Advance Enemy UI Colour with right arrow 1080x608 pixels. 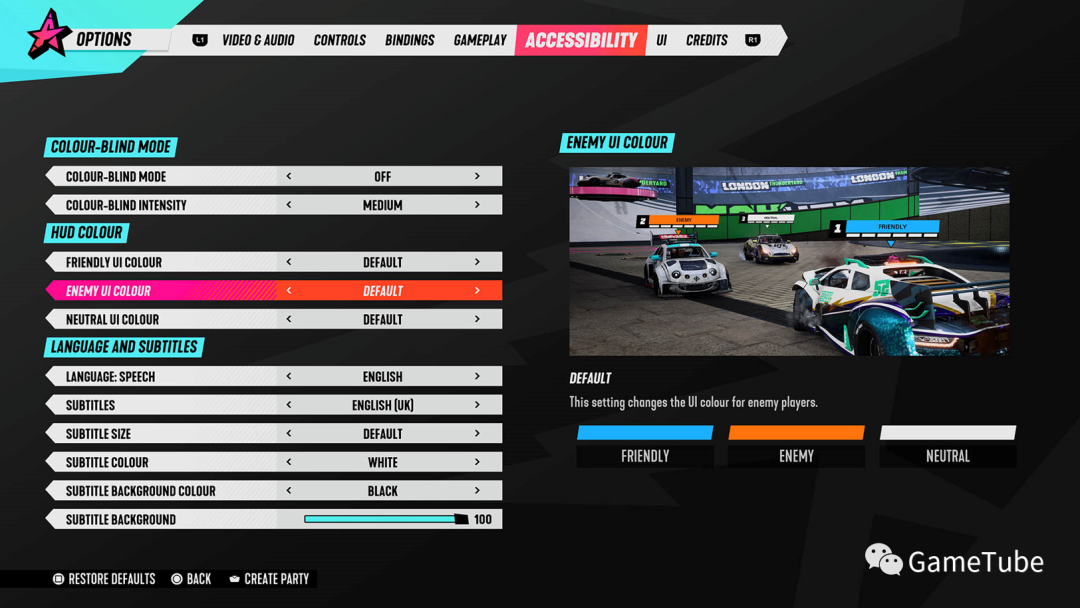click(477, 291)
